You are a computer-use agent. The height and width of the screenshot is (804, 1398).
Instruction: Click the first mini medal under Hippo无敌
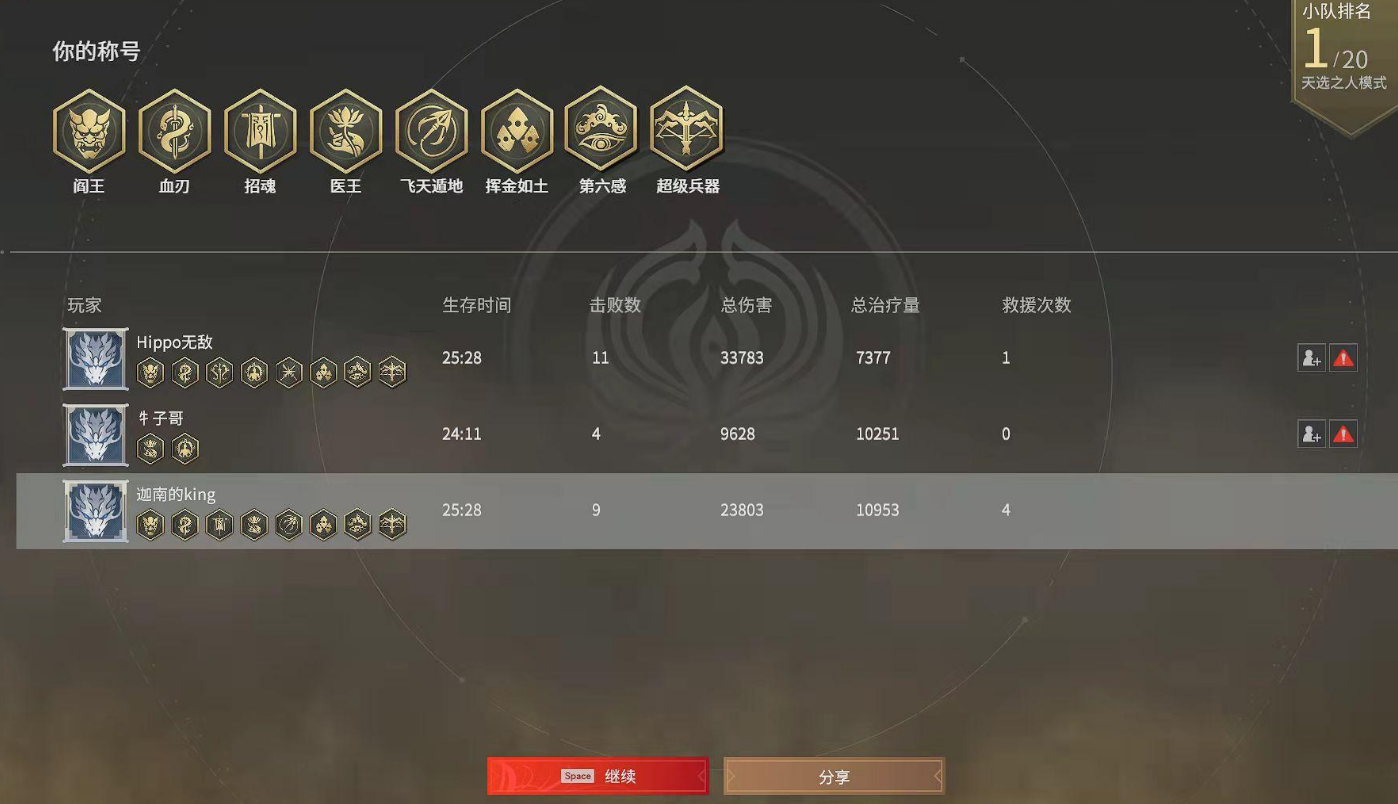tap(150, 372)
